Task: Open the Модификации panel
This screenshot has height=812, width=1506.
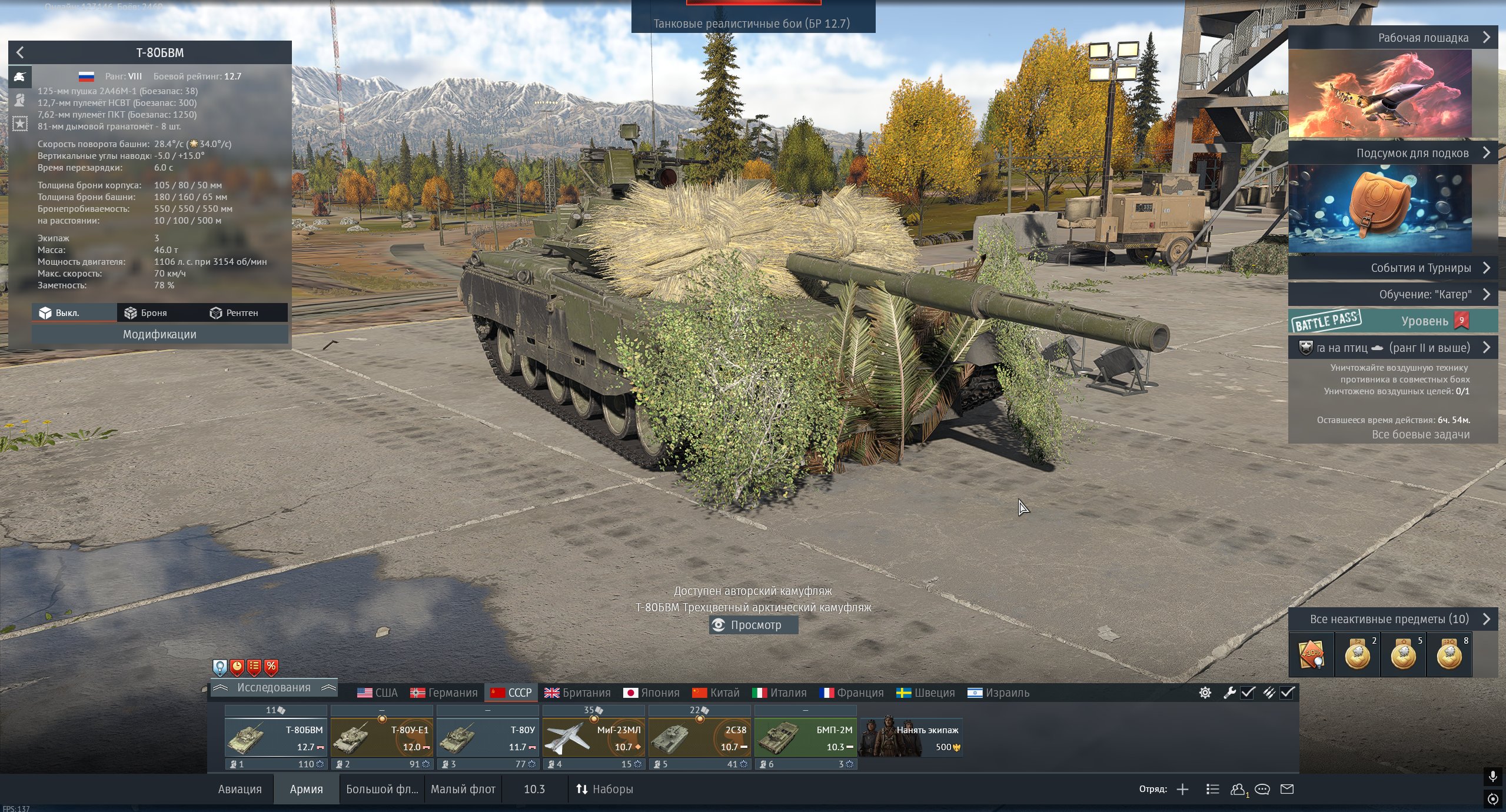Action: point(159,334)
